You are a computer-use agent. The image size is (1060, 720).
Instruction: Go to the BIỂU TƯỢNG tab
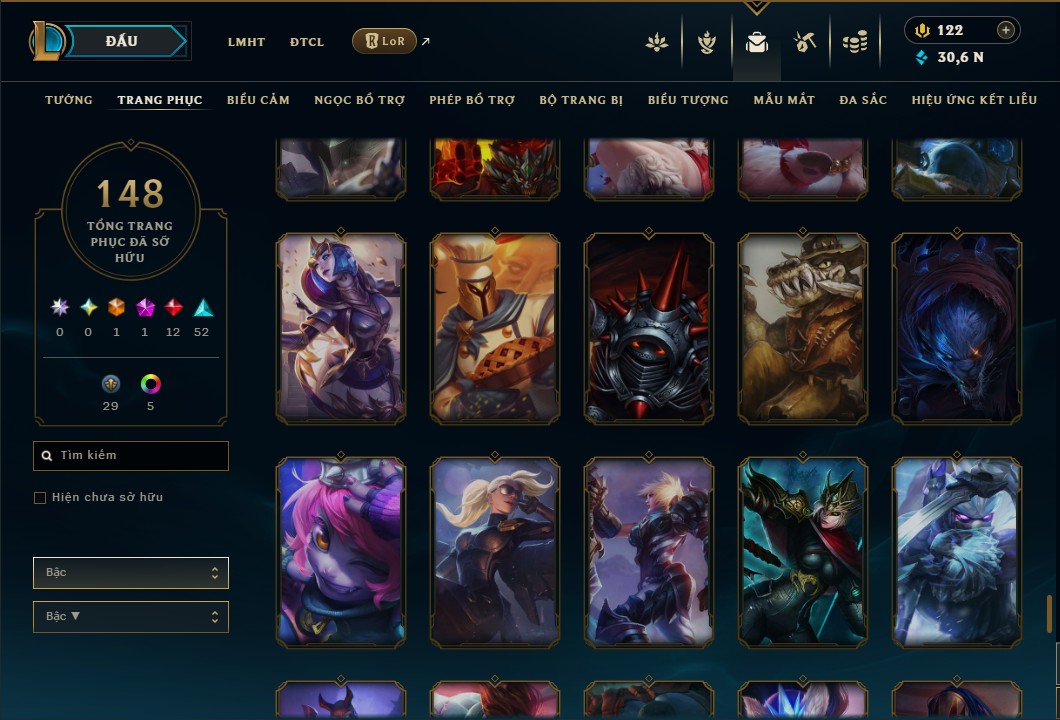pos(688,100)
